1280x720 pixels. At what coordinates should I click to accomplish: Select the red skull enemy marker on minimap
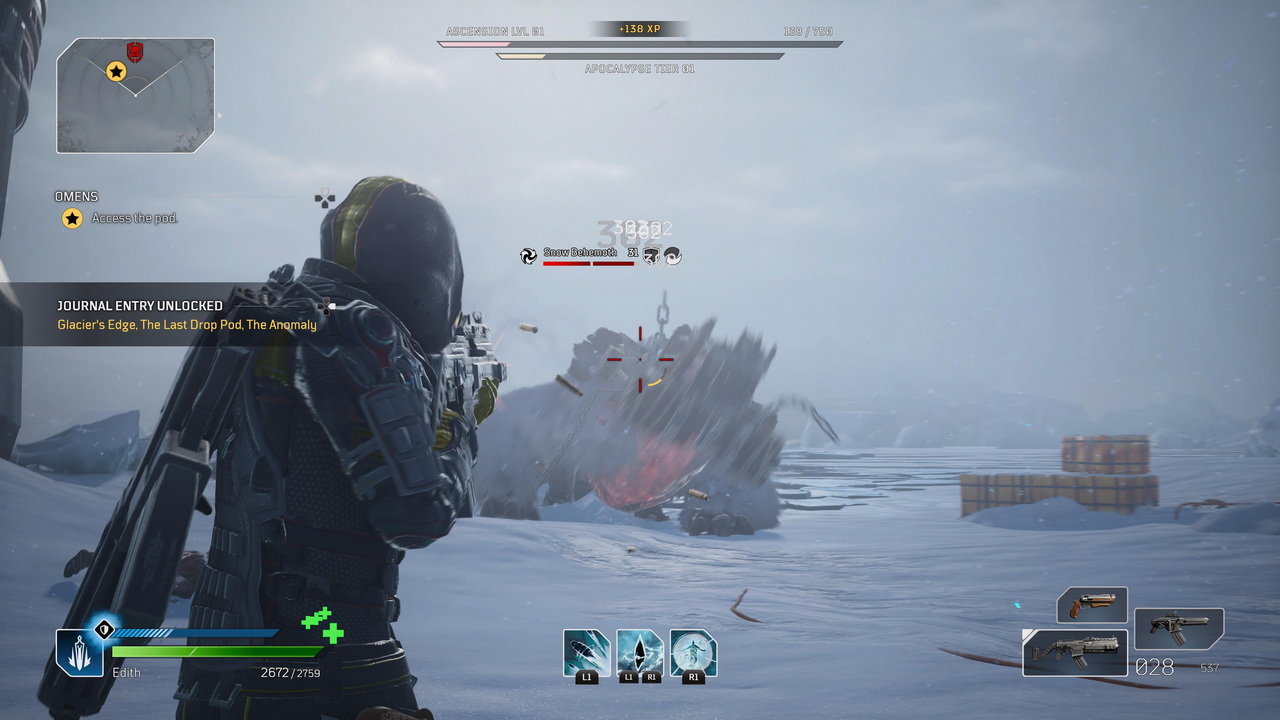pos(135,52)
